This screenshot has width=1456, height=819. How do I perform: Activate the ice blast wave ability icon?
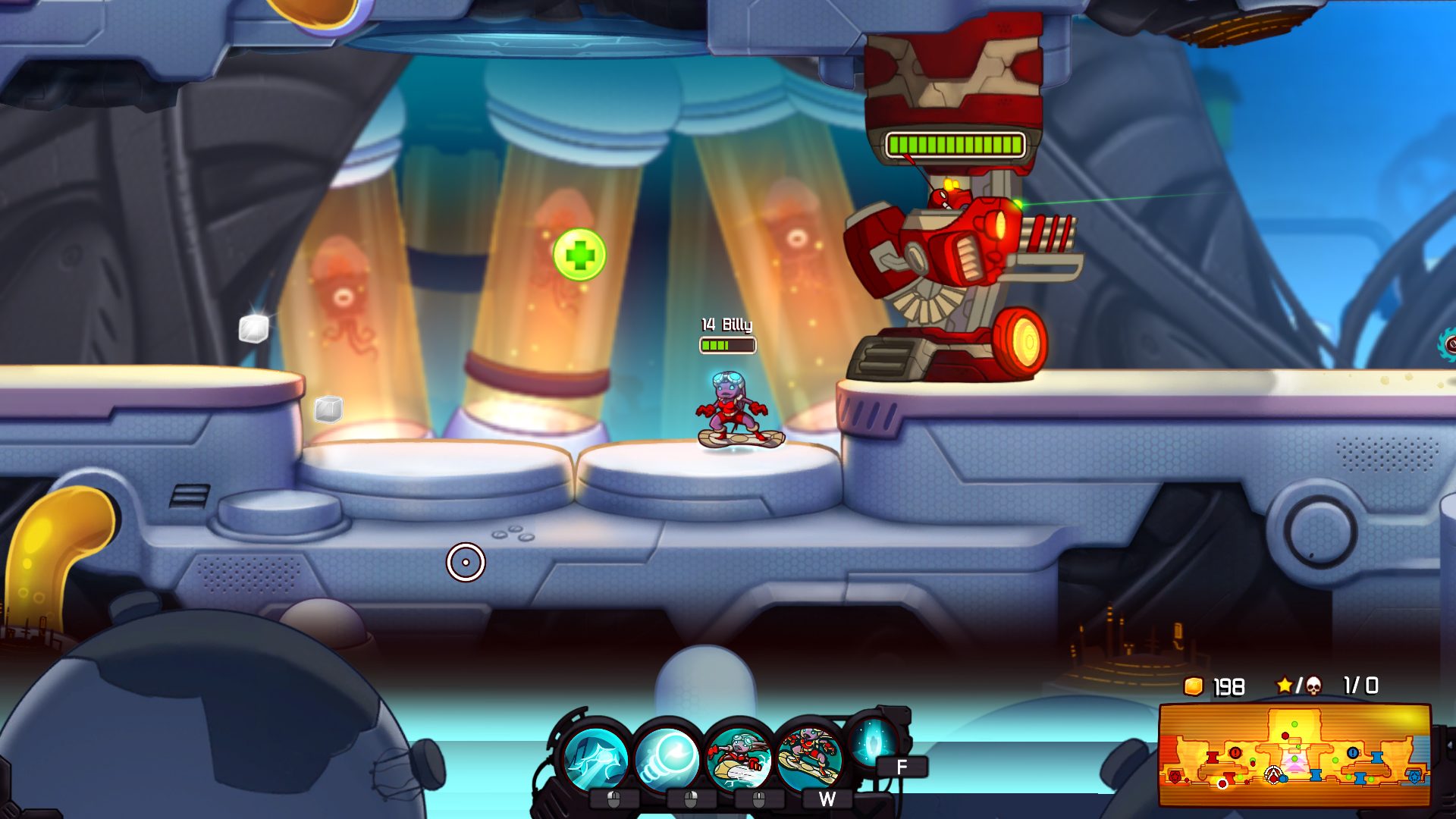pyautogui.click(x=596, y=757)
